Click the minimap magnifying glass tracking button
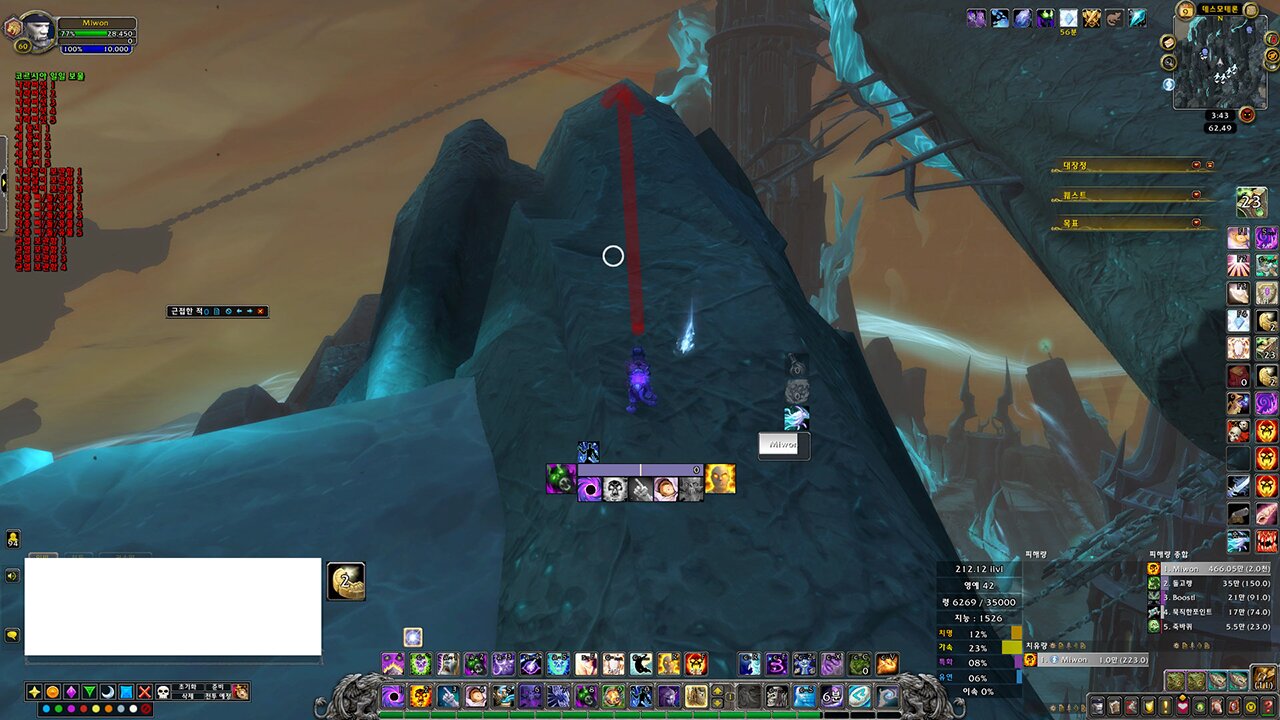Screen dimensions: 1280x720 click(1169, 62)
